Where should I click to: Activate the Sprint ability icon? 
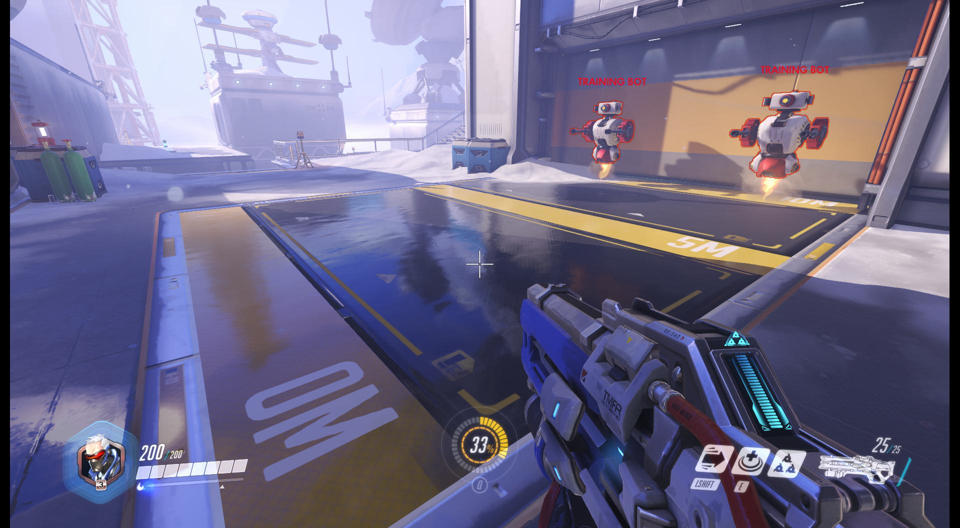click(712, 460)
